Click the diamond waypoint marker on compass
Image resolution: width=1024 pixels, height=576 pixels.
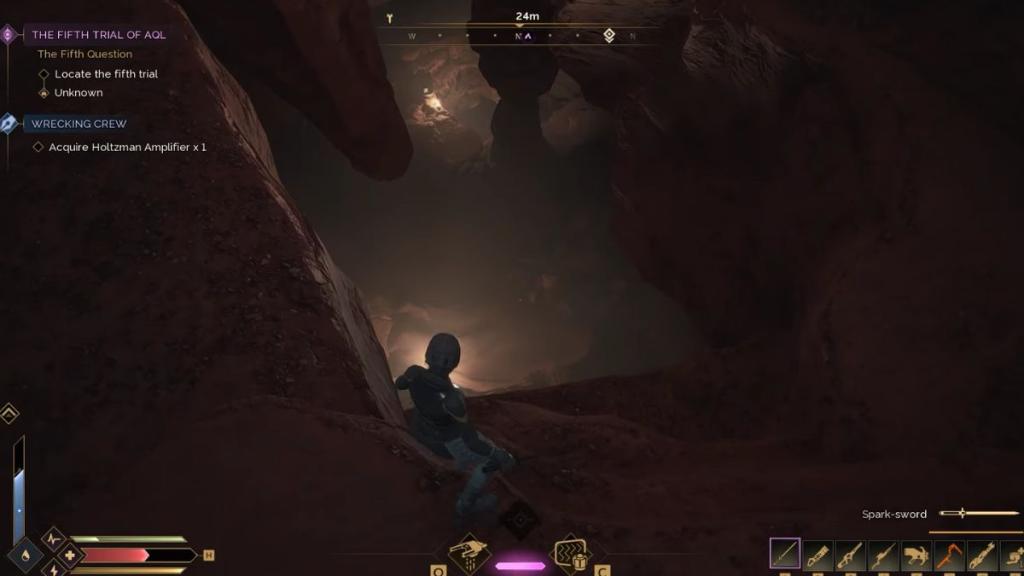(608, 36)
